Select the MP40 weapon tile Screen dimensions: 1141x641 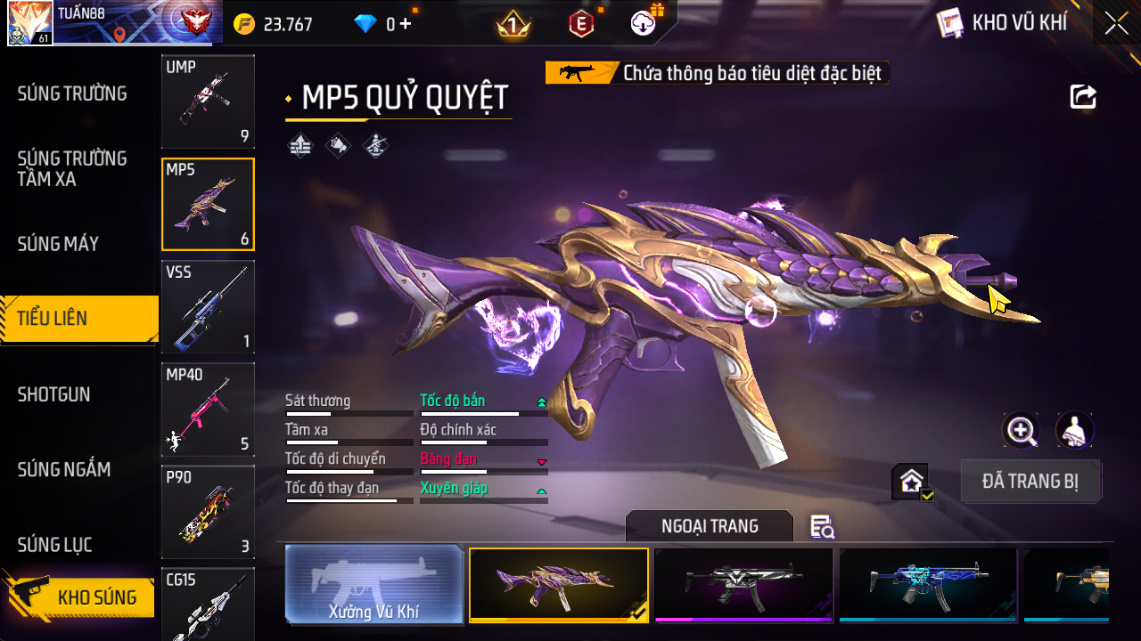208,410
